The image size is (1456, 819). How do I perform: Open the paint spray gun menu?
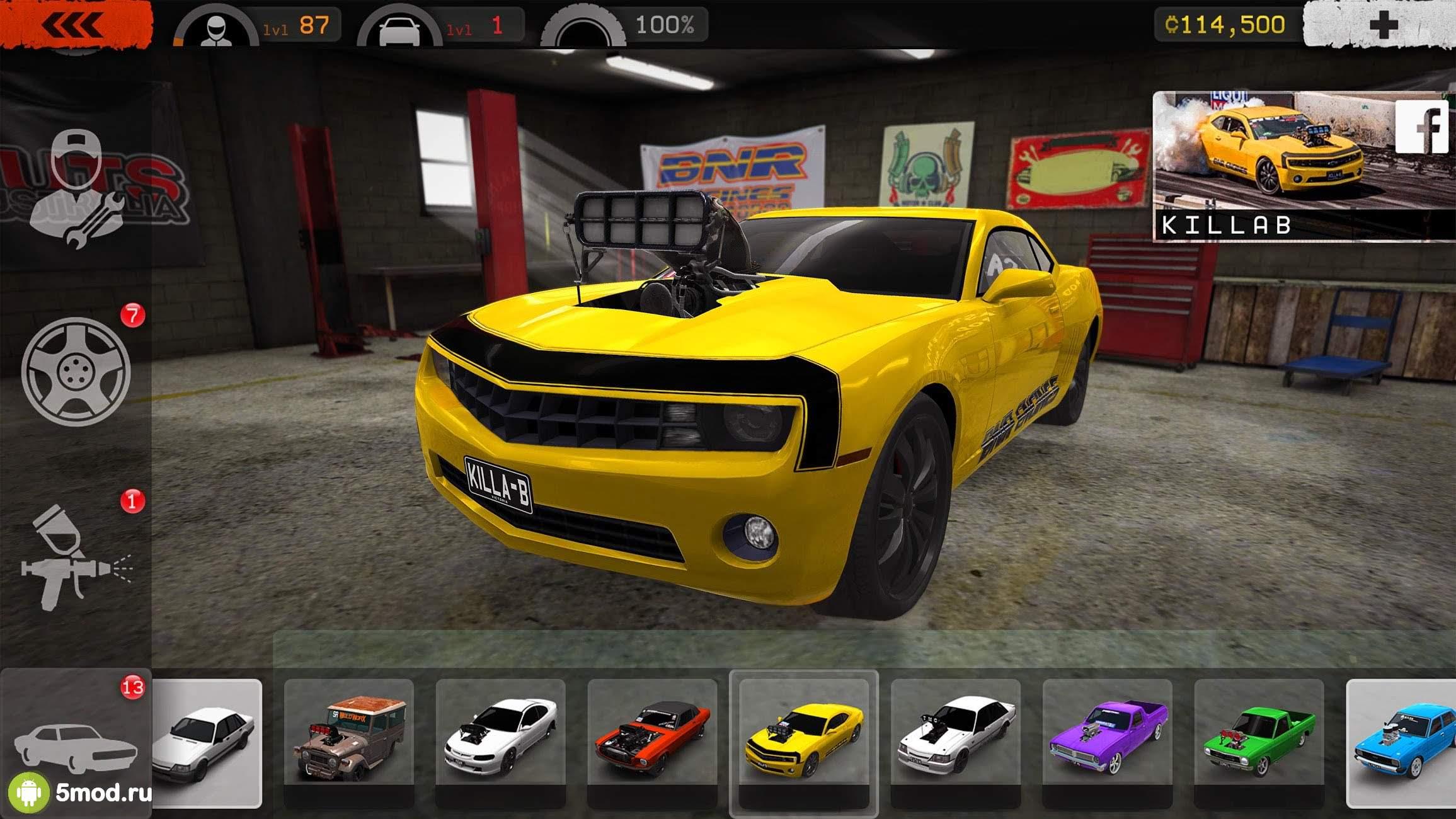74,558
